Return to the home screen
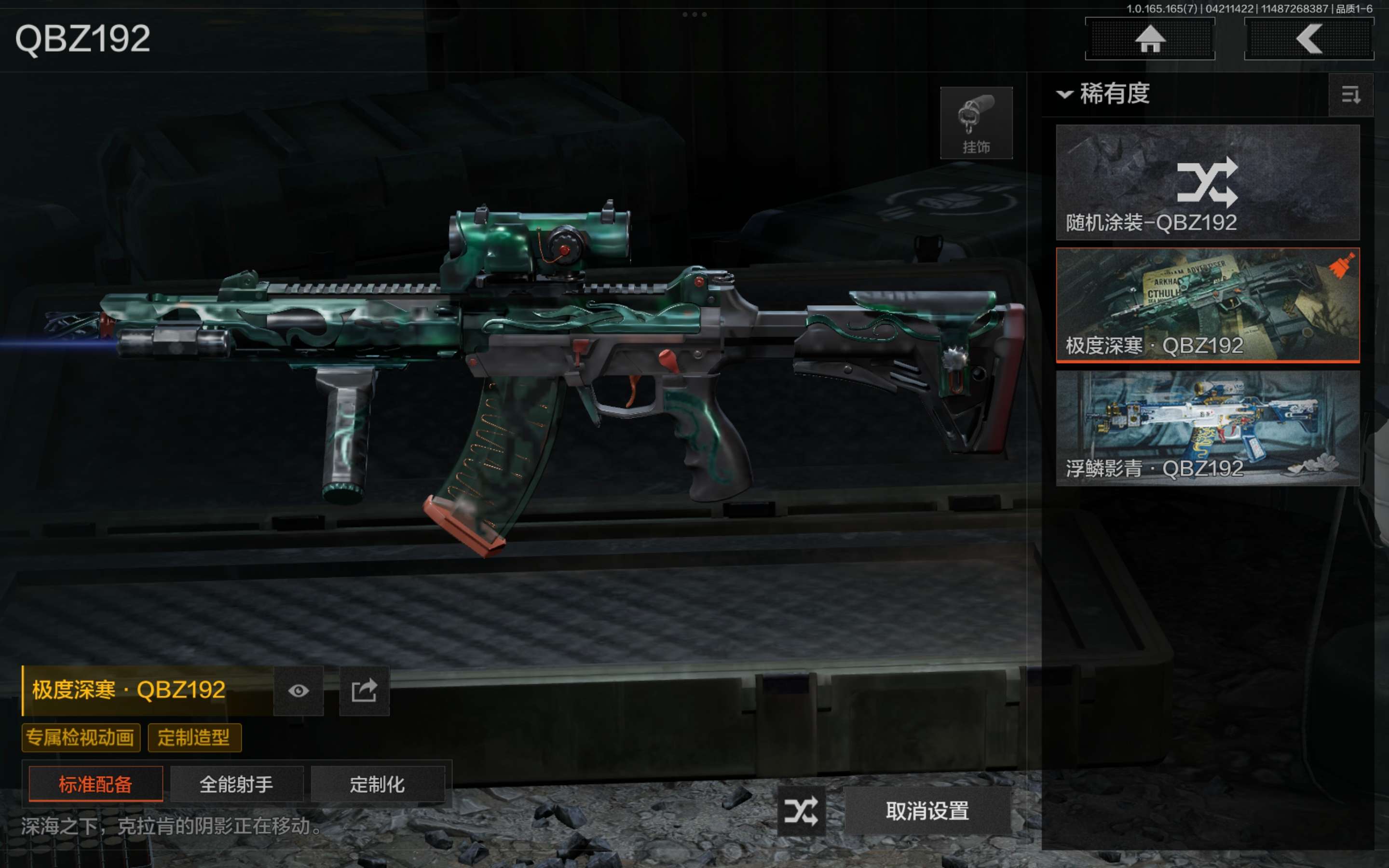Screen dimensions: 1389x868 [1150, 39]
